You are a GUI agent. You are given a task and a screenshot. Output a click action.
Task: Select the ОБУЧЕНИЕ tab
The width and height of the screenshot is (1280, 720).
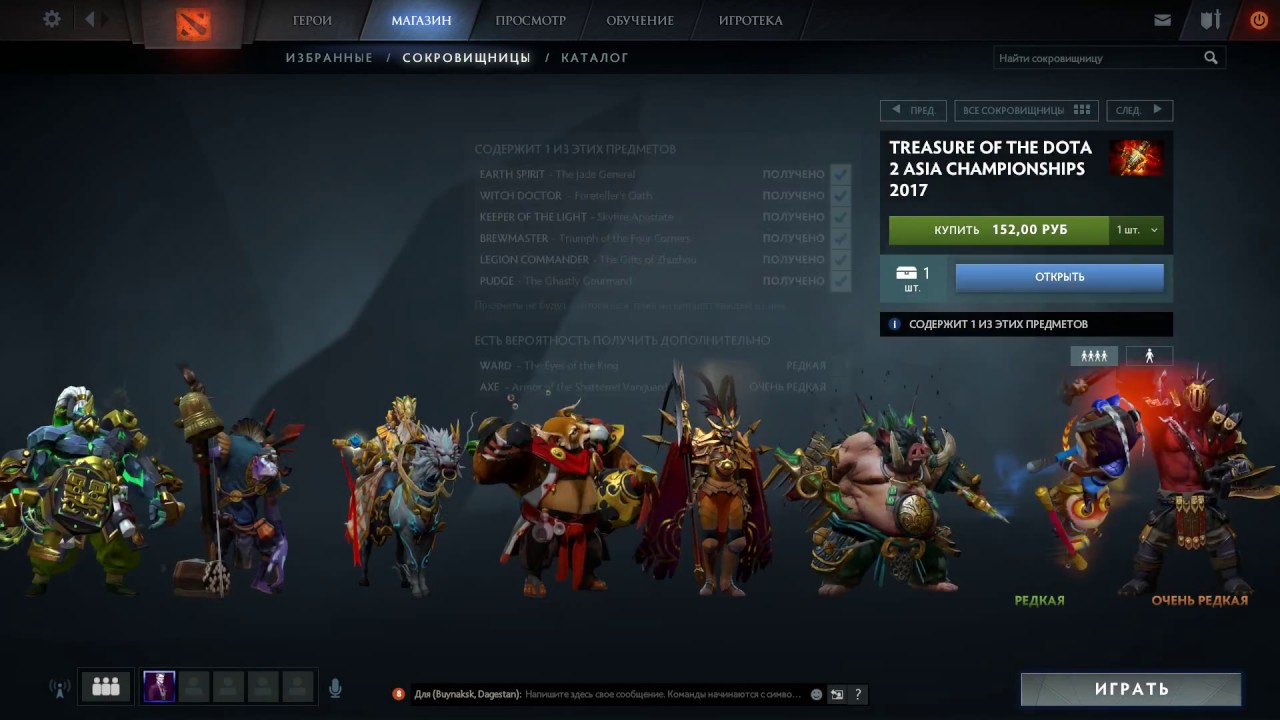pyautogui.click(x=640, y=20)
